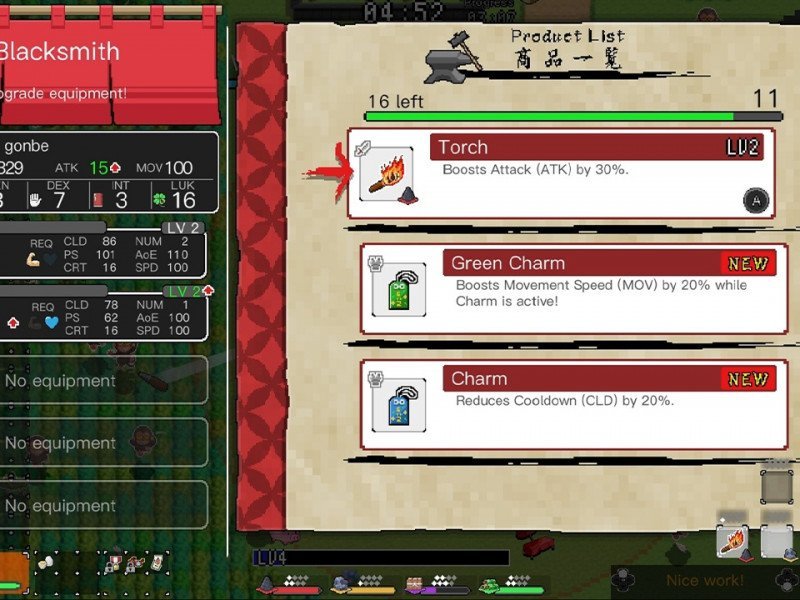
Task: Click the blue charm tag icon
Action: [x=399, y=405]
